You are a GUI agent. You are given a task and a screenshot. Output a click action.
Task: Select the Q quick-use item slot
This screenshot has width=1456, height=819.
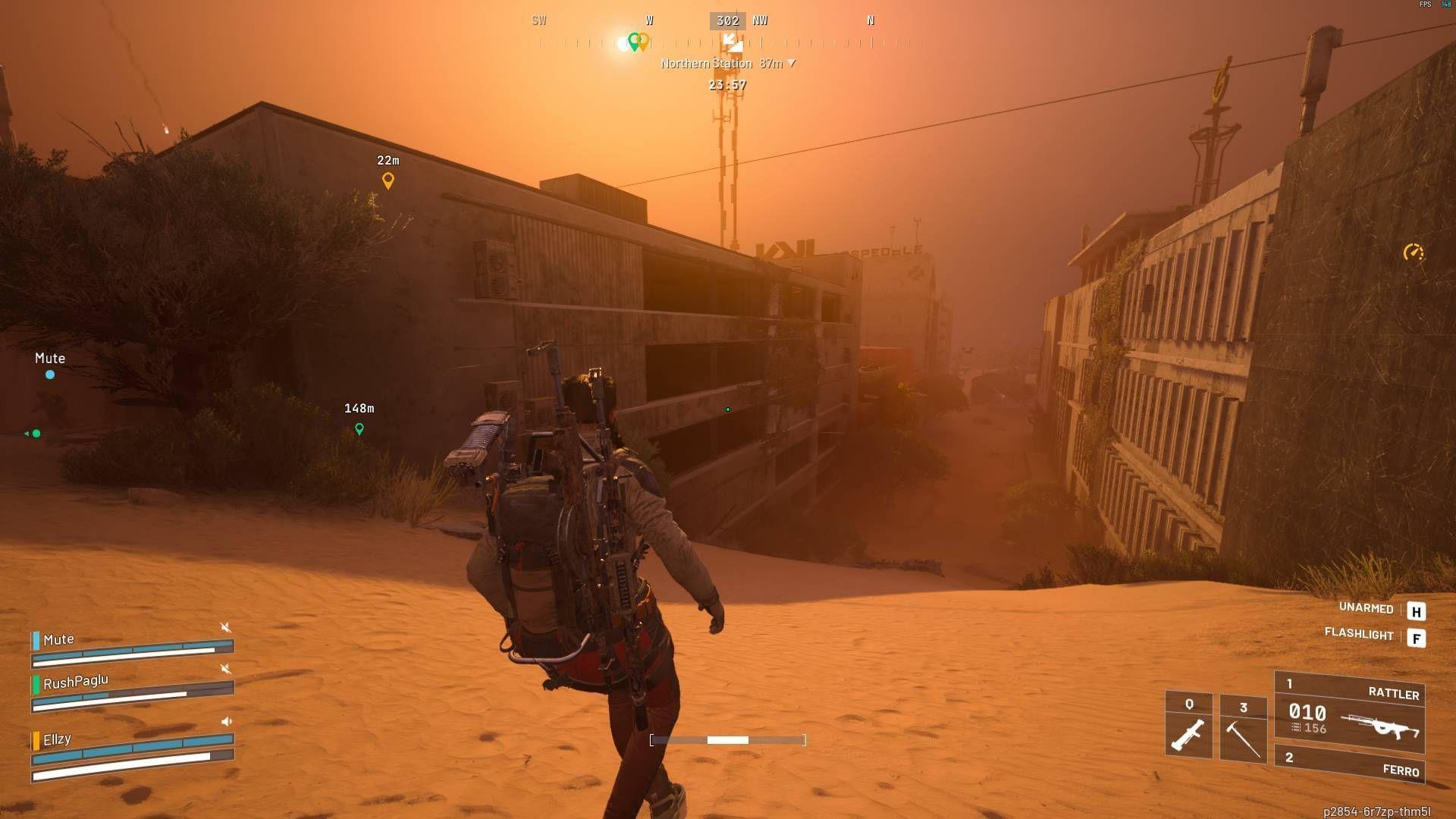pyautogui.click(x=1188, y=726)
